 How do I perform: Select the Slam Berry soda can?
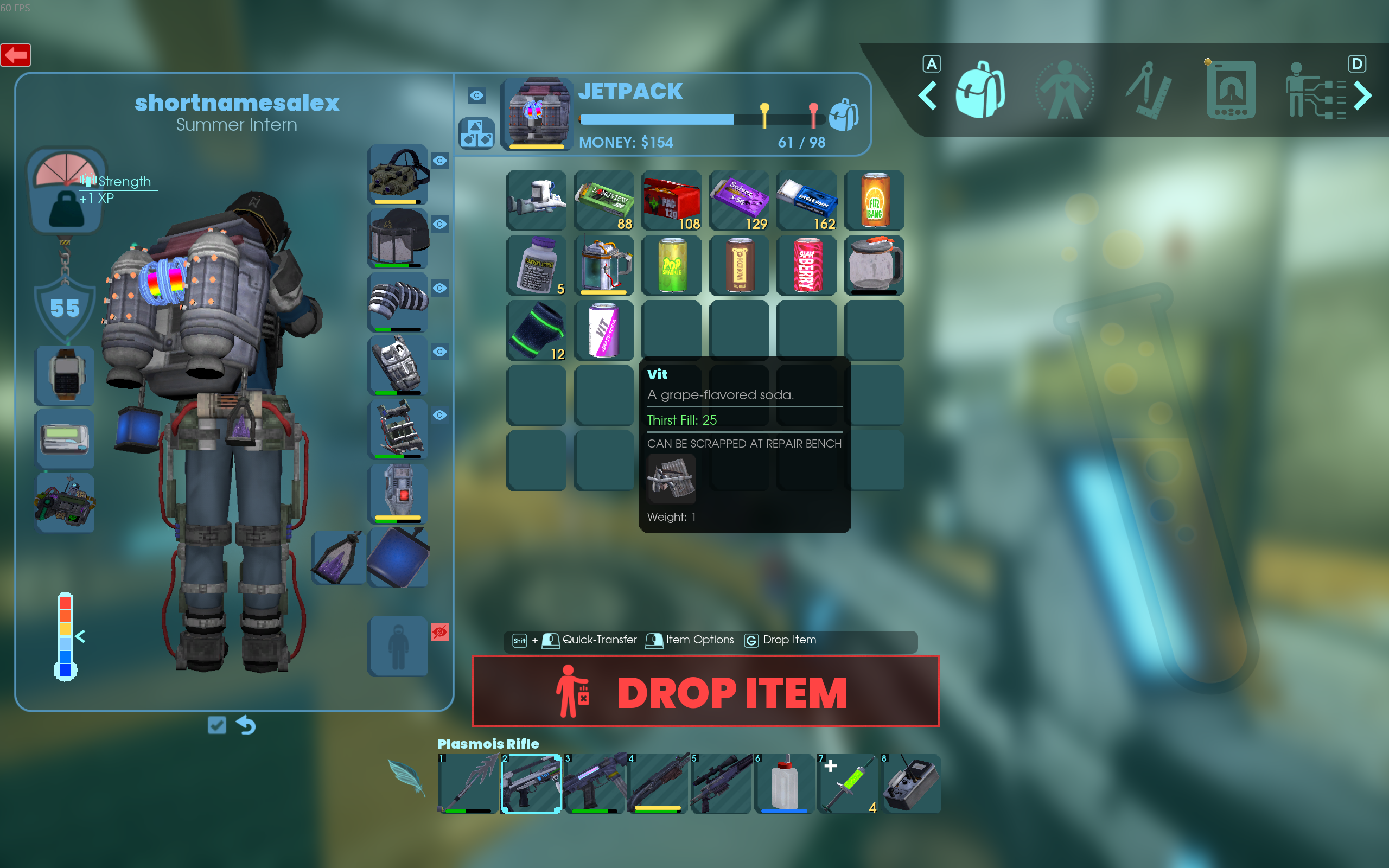pyautogui.click(x=806, y=265)
